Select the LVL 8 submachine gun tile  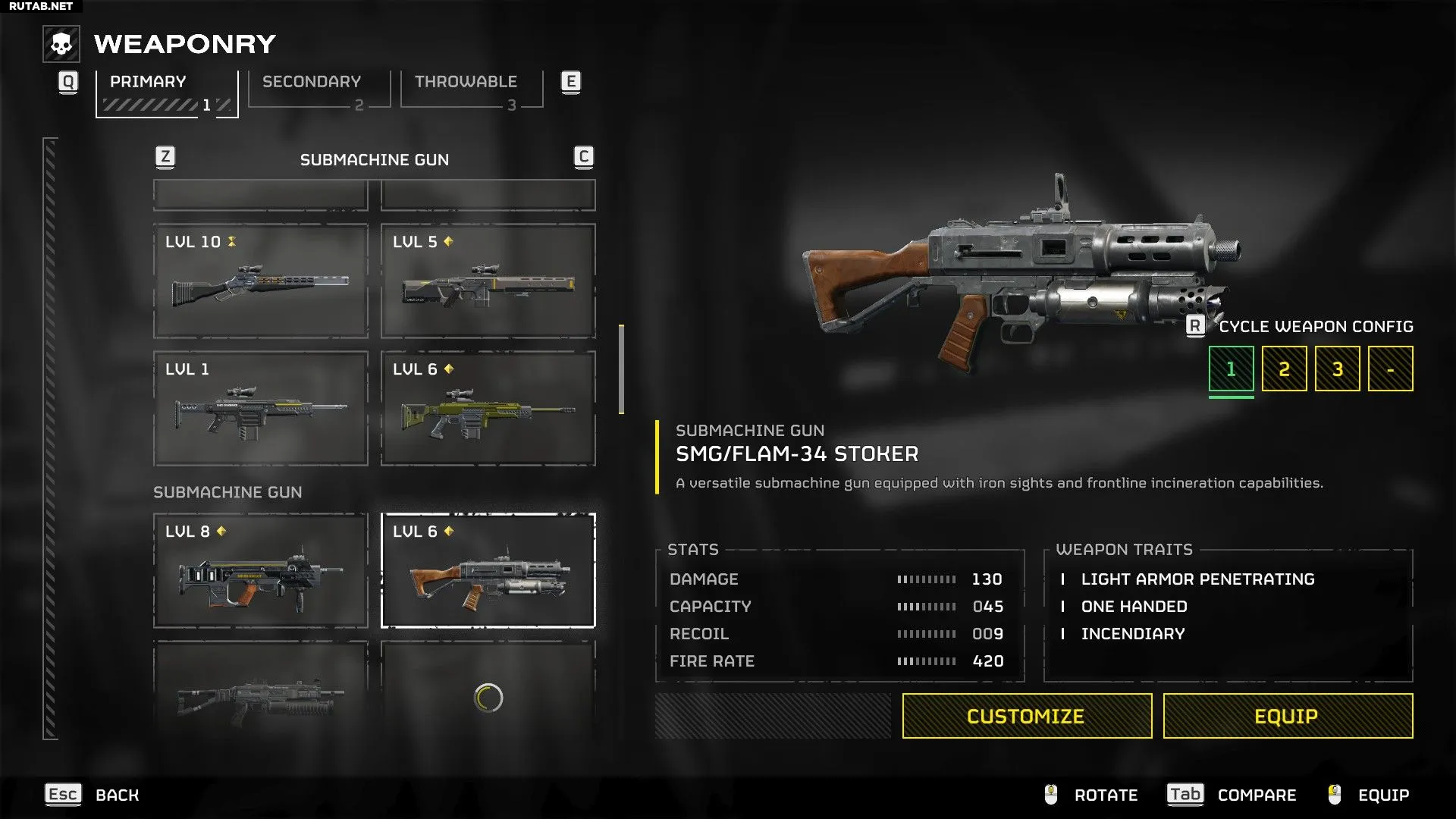(260, 570)
